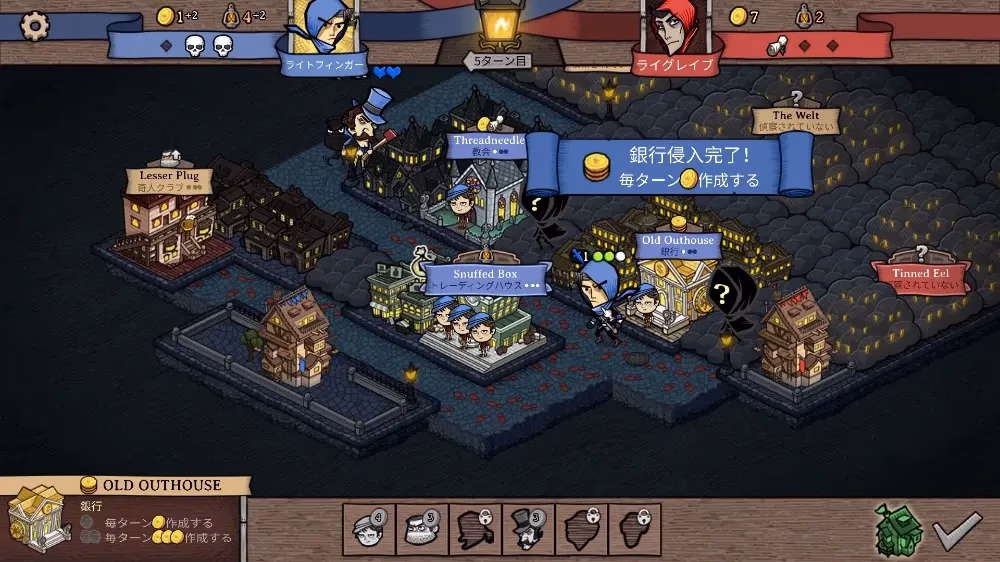The image size is (1000, 562).
Task: Select the Snuffed Box trading house
Action: [x=486, y=278]
